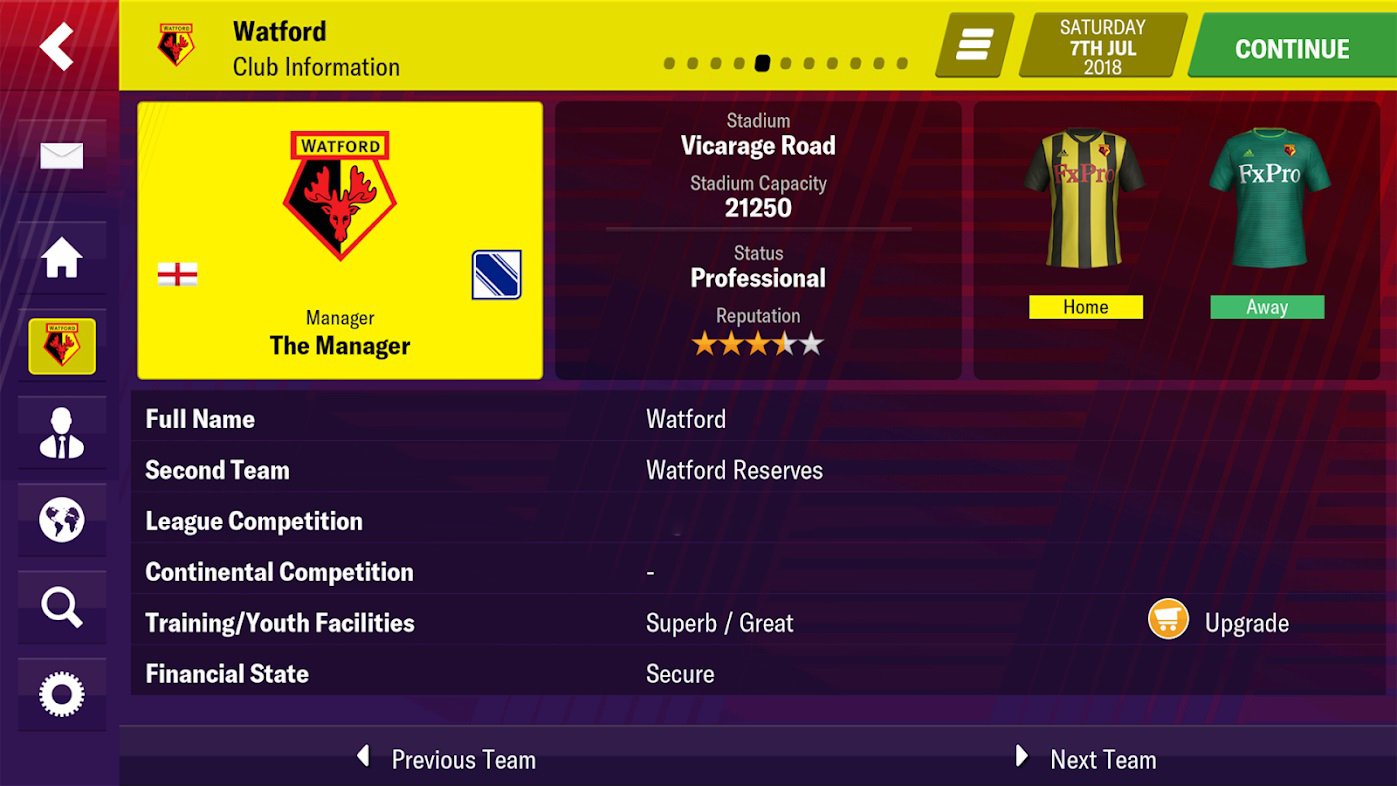Open the settings gear icon
This screenshot has height=786, width=1397.
(x=62, y=692)
